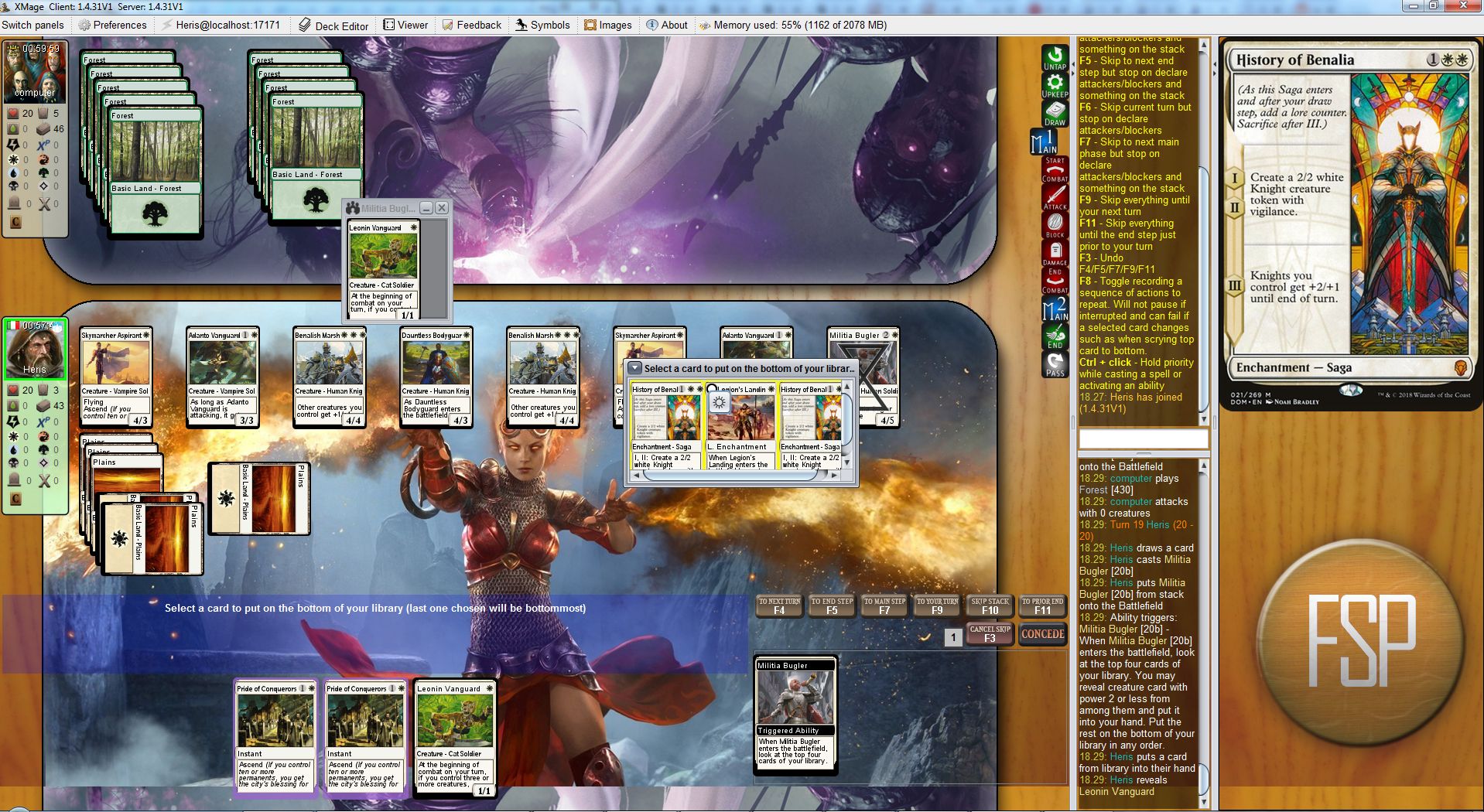Open the Deck Editor

click(333, 26)
